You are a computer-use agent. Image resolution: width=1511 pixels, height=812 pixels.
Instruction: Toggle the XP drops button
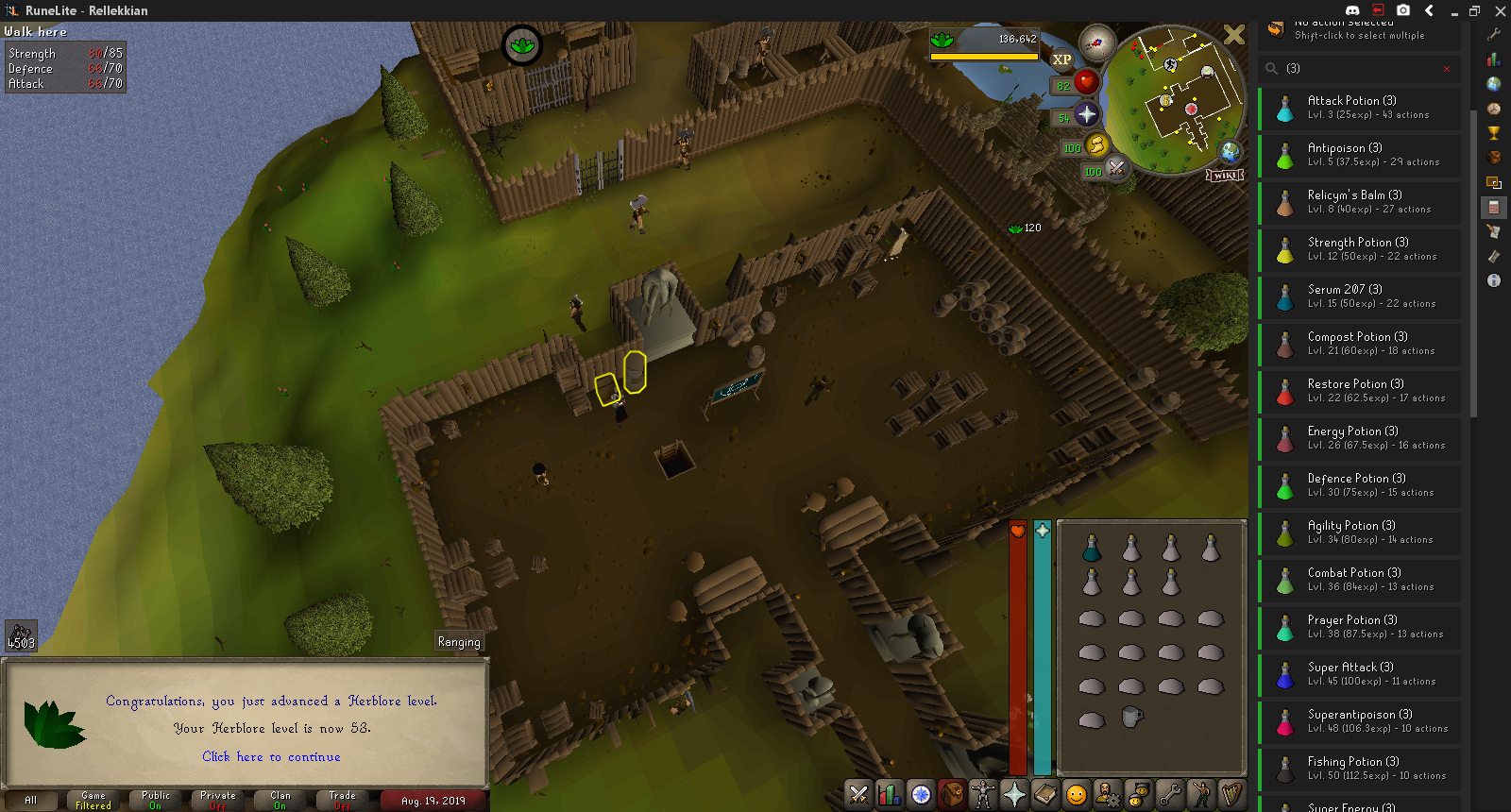pyautogui.click(x=1062, y=59)
